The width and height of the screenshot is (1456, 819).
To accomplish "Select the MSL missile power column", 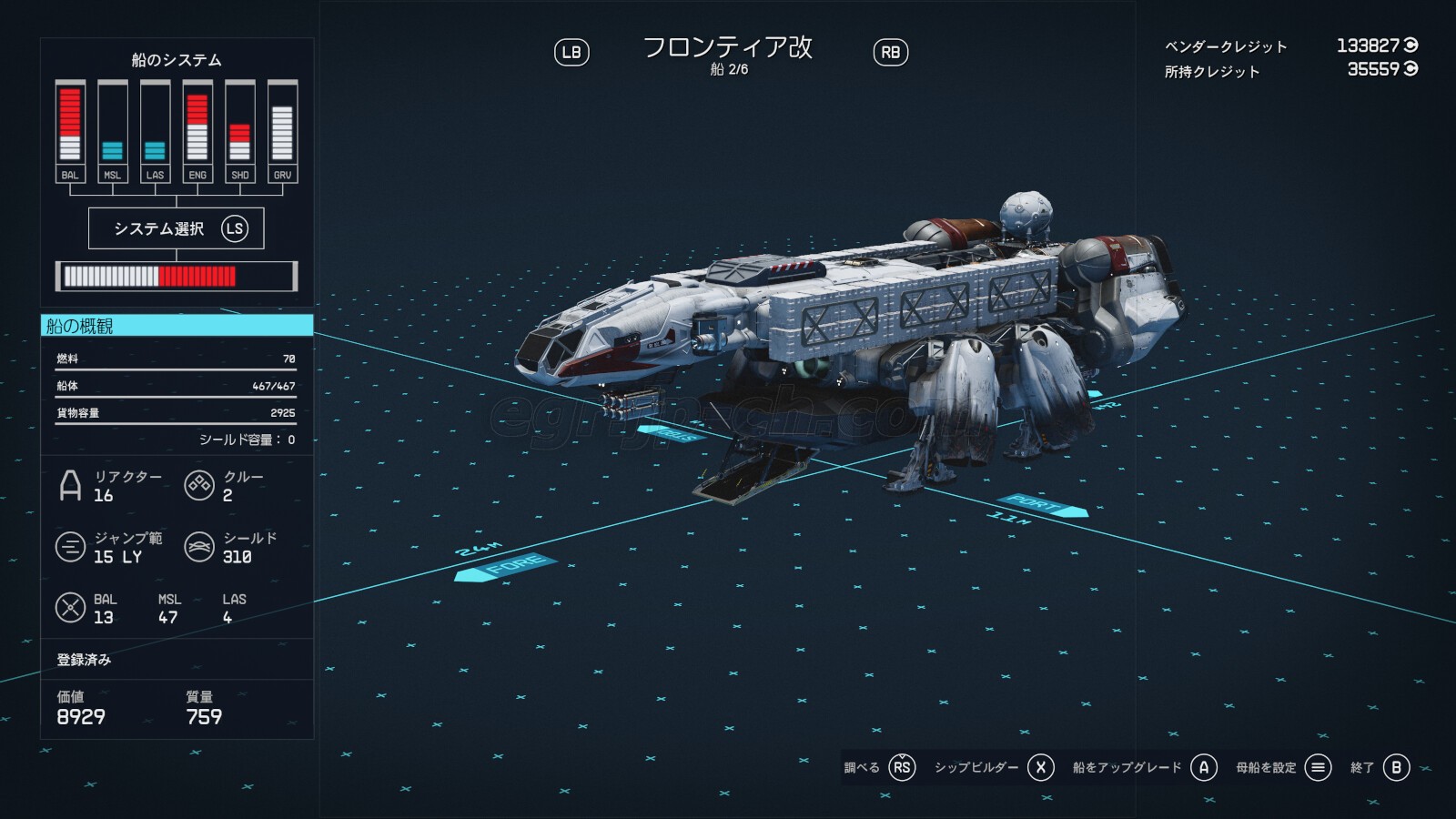I will [x=112, y=131].
